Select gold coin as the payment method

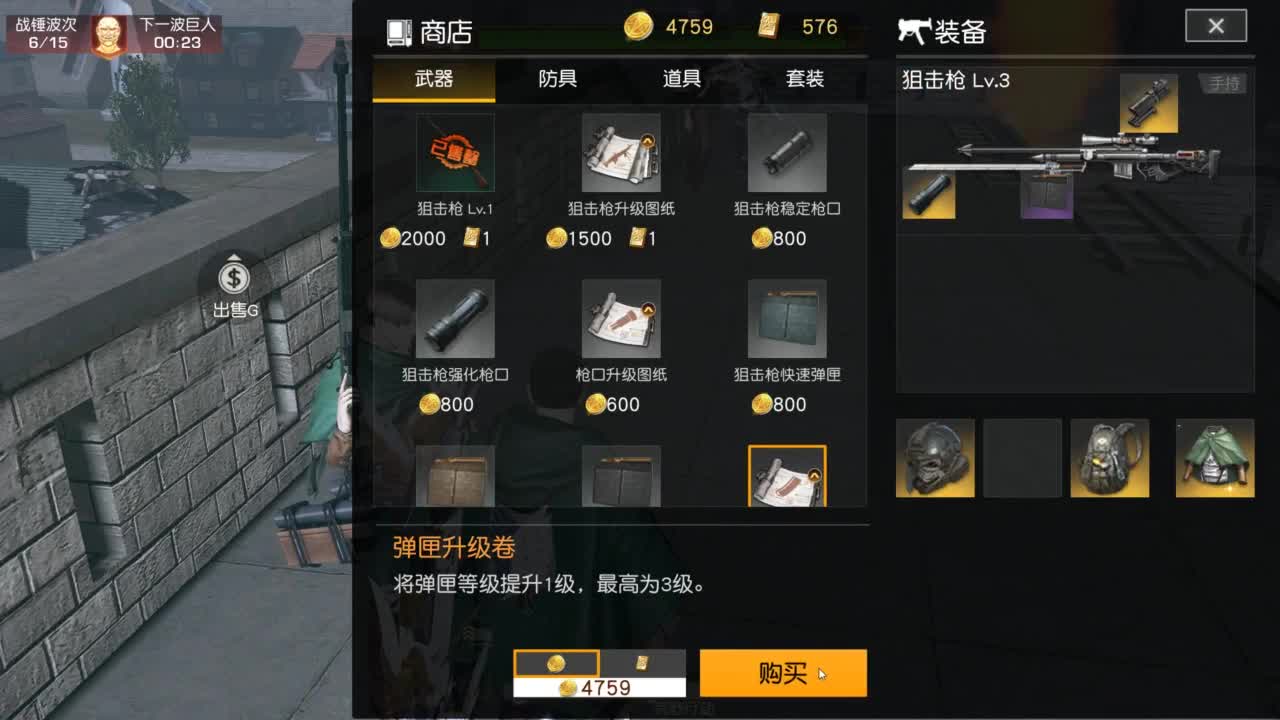(x=557, y=662)
